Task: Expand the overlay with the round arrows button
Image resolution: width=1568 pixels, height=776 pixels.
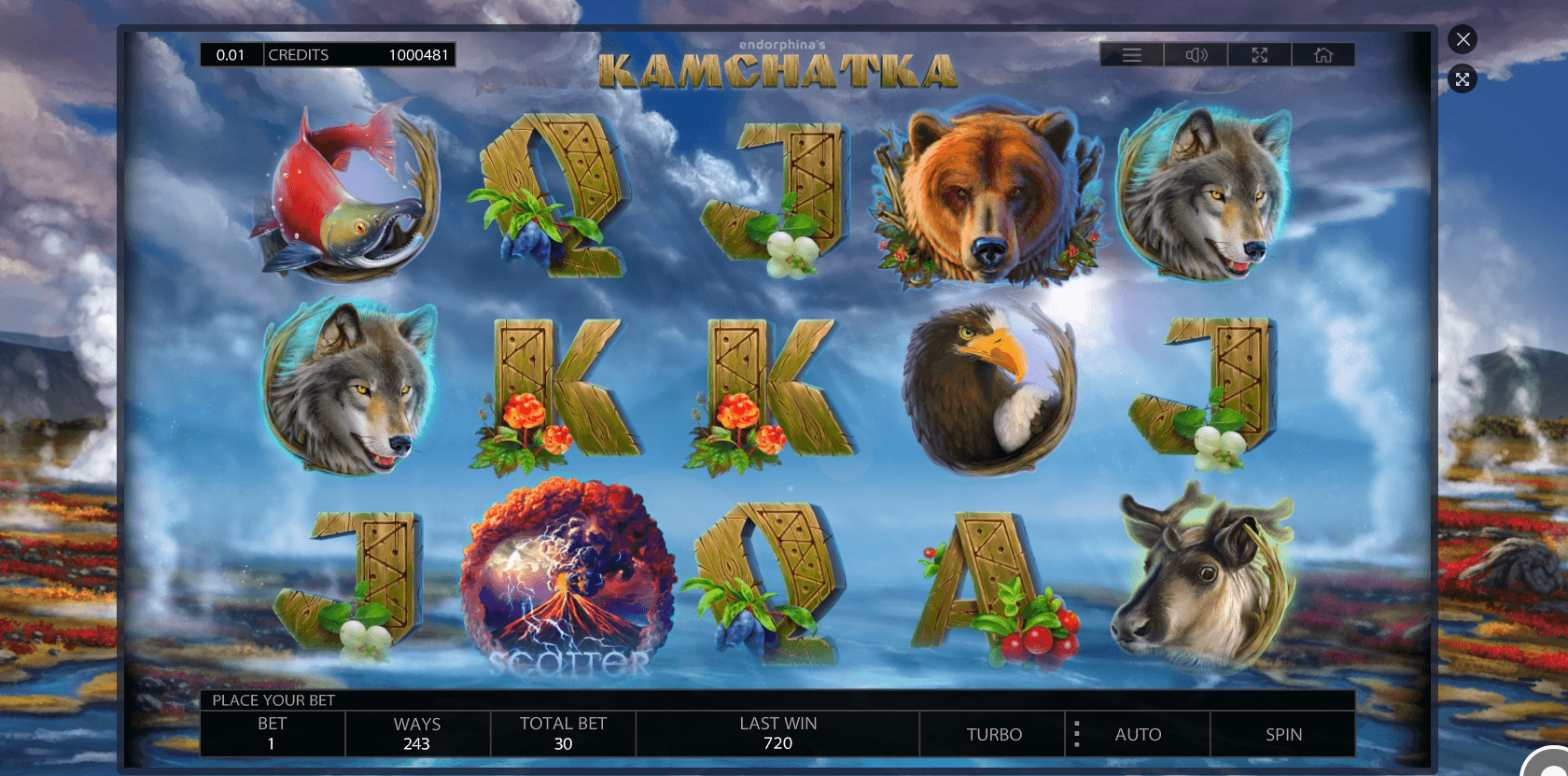Action: coord(1463,79)
